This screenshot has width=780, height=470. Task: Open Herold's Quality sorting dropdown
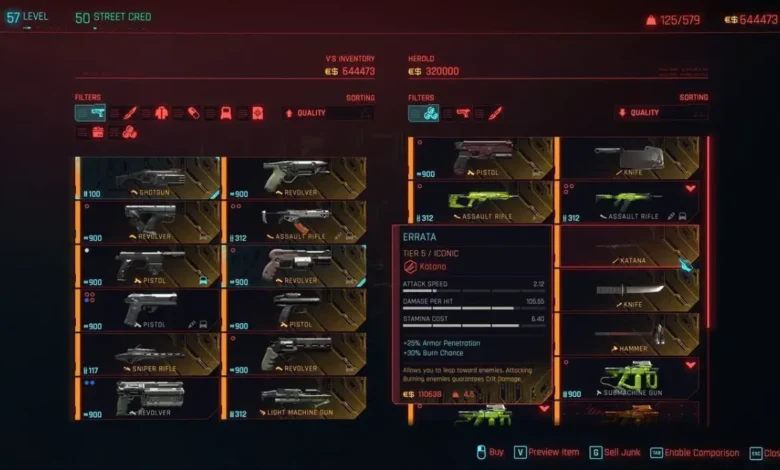662,113
